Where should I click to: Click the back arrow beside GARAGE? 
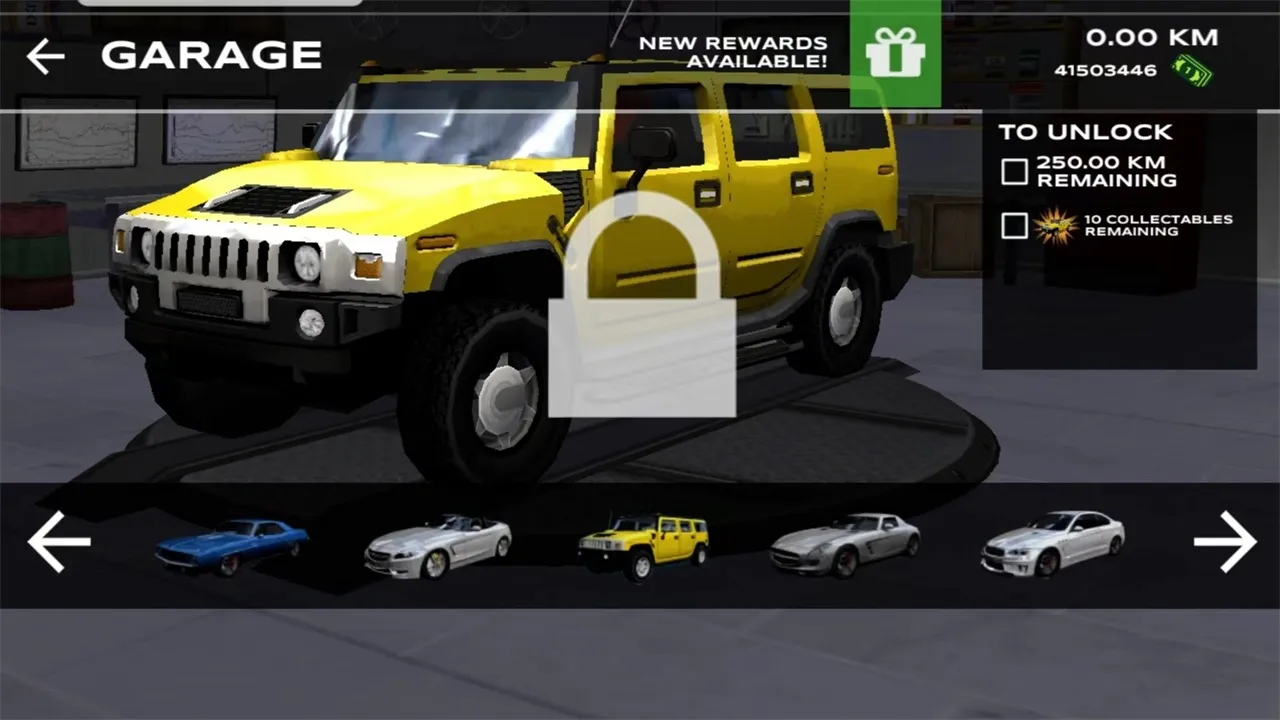(x=44, y=56)
